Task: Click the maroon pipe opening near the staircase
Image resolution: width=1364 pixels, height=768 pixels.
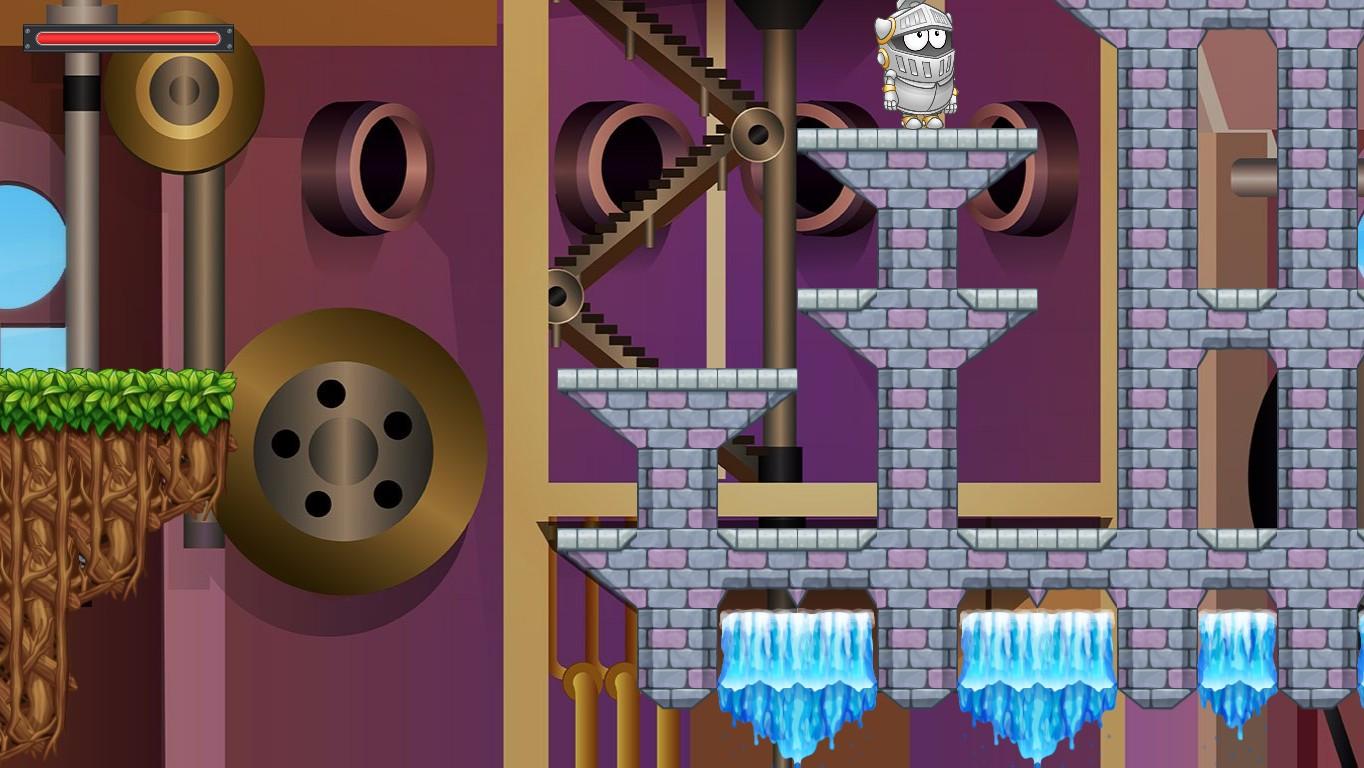Action: (x=620, y=170)
